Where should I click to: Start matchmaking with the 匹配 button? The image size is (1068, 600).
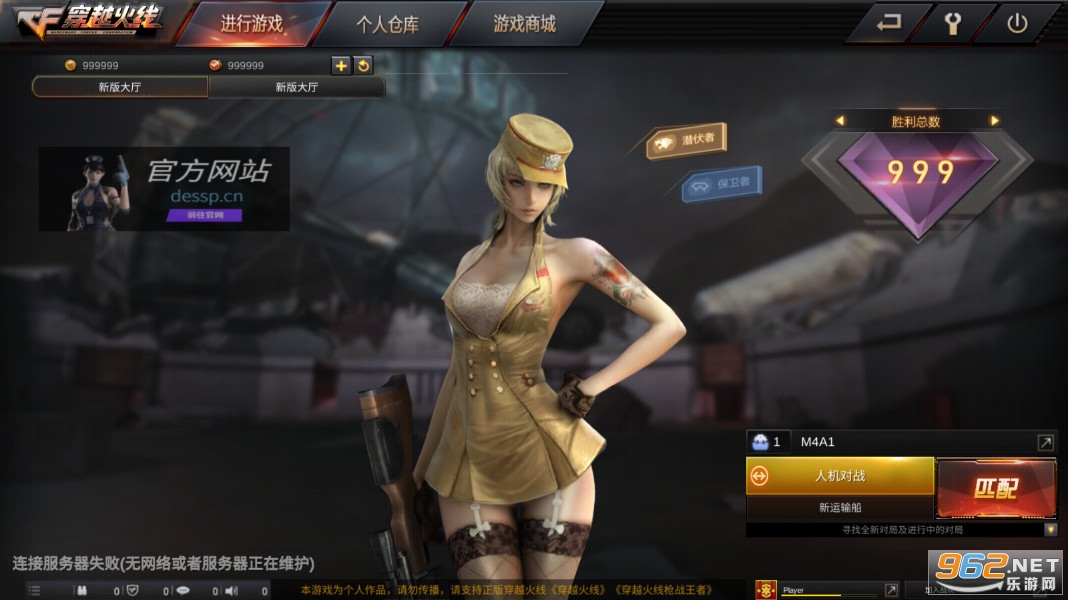pos(996,488)
